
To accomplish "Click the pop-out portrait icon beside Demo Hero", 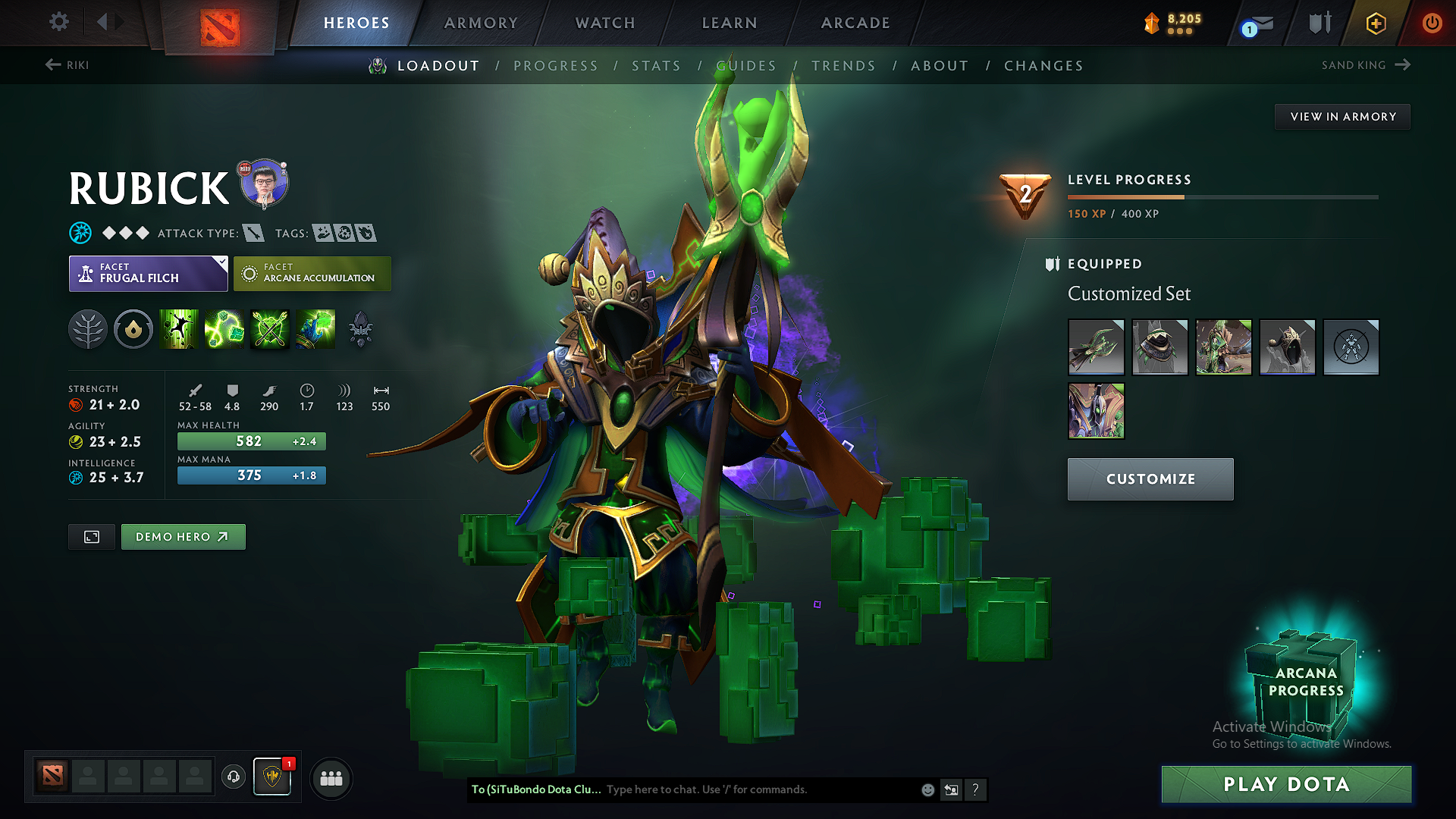I will click(x=91, y=536).
